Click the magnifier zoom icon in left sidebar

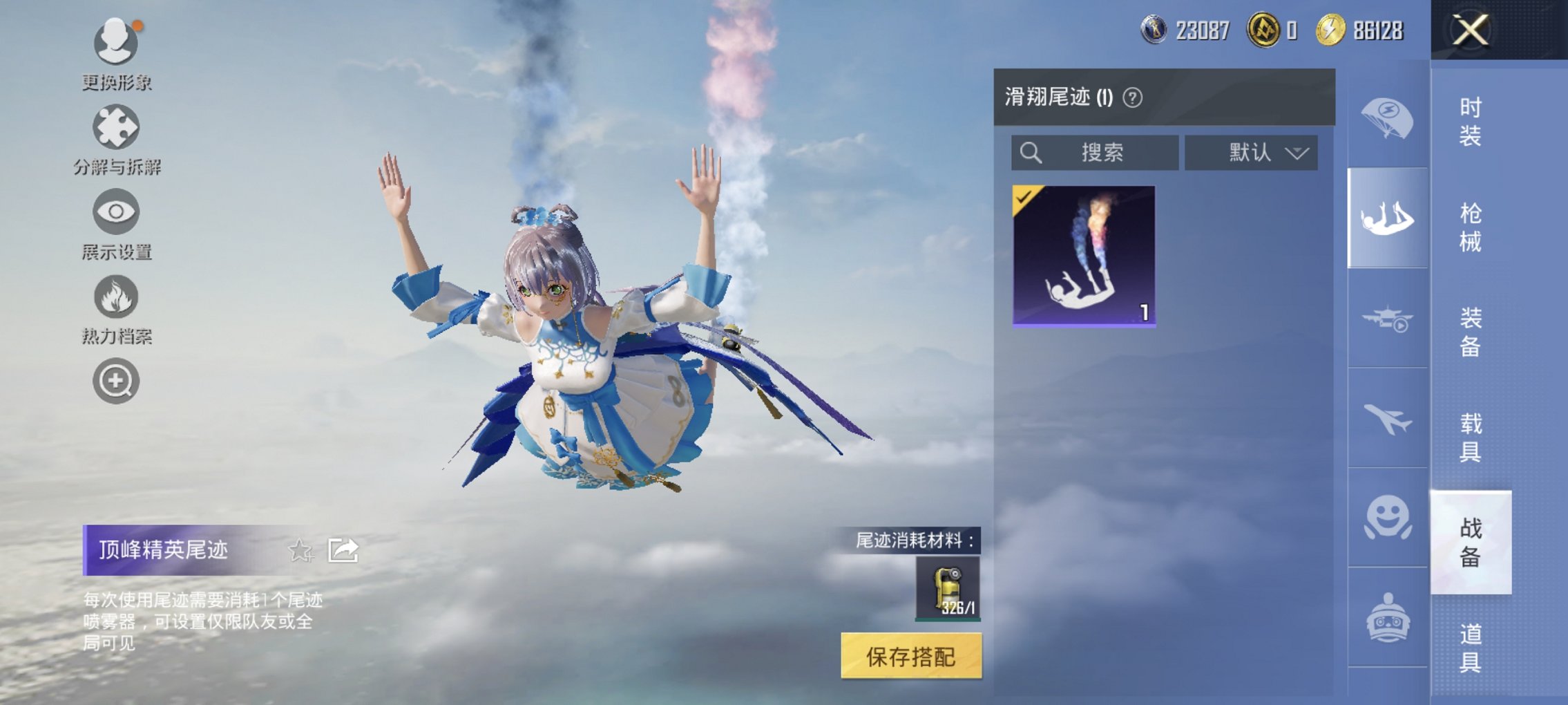click(x=116, y=380)
